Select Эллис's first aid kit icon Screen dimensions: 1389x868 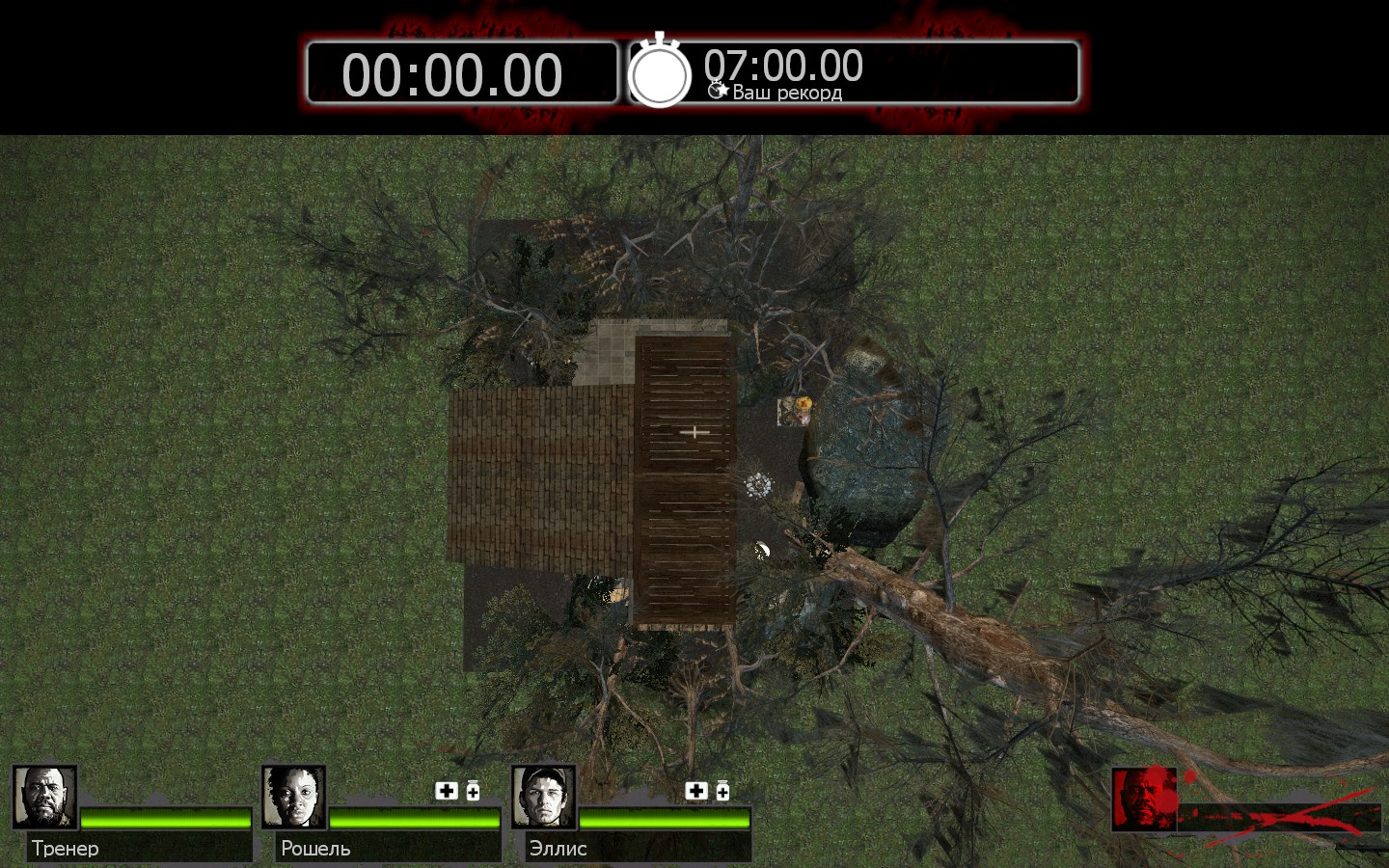point(696,791)
